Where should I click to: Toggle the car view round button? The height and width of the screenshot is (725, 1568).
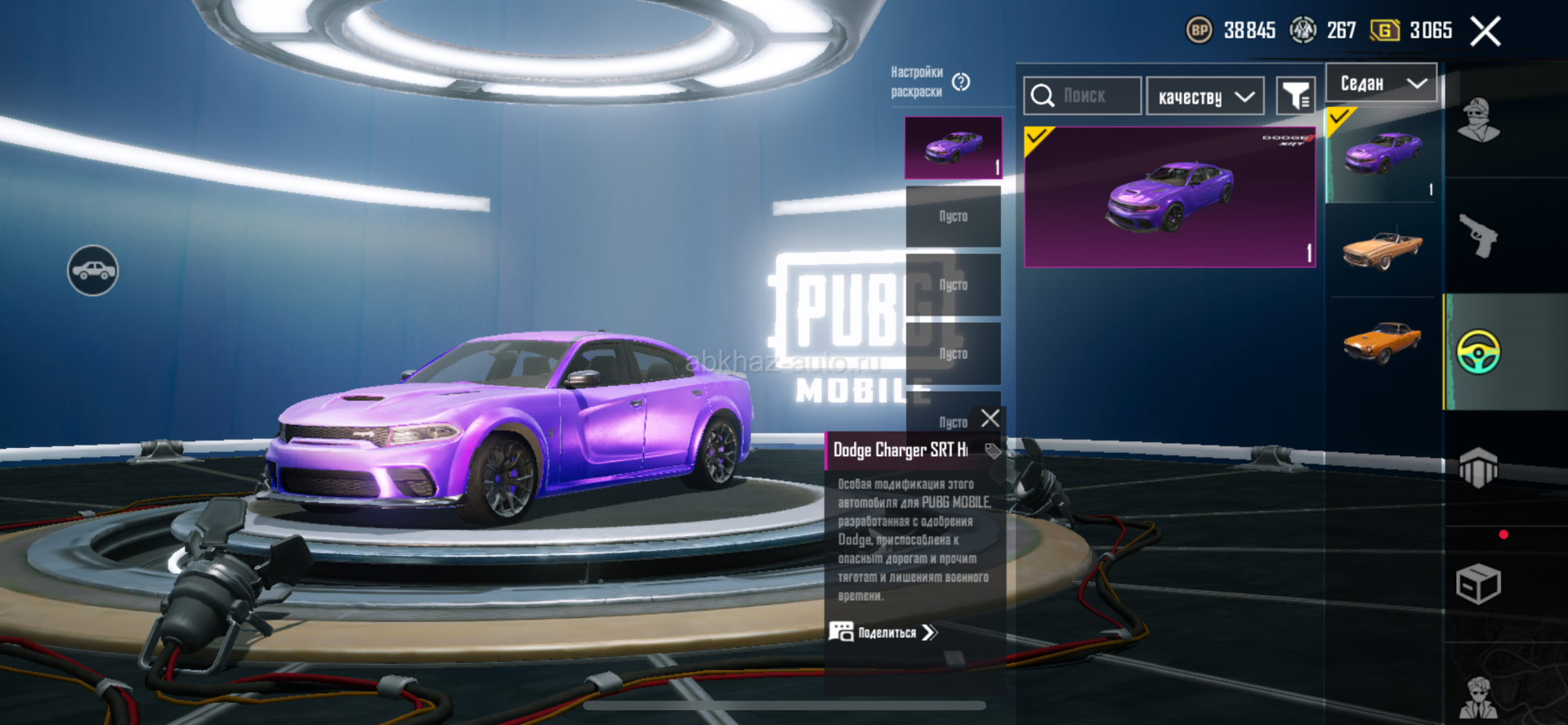tap(93, 271)
